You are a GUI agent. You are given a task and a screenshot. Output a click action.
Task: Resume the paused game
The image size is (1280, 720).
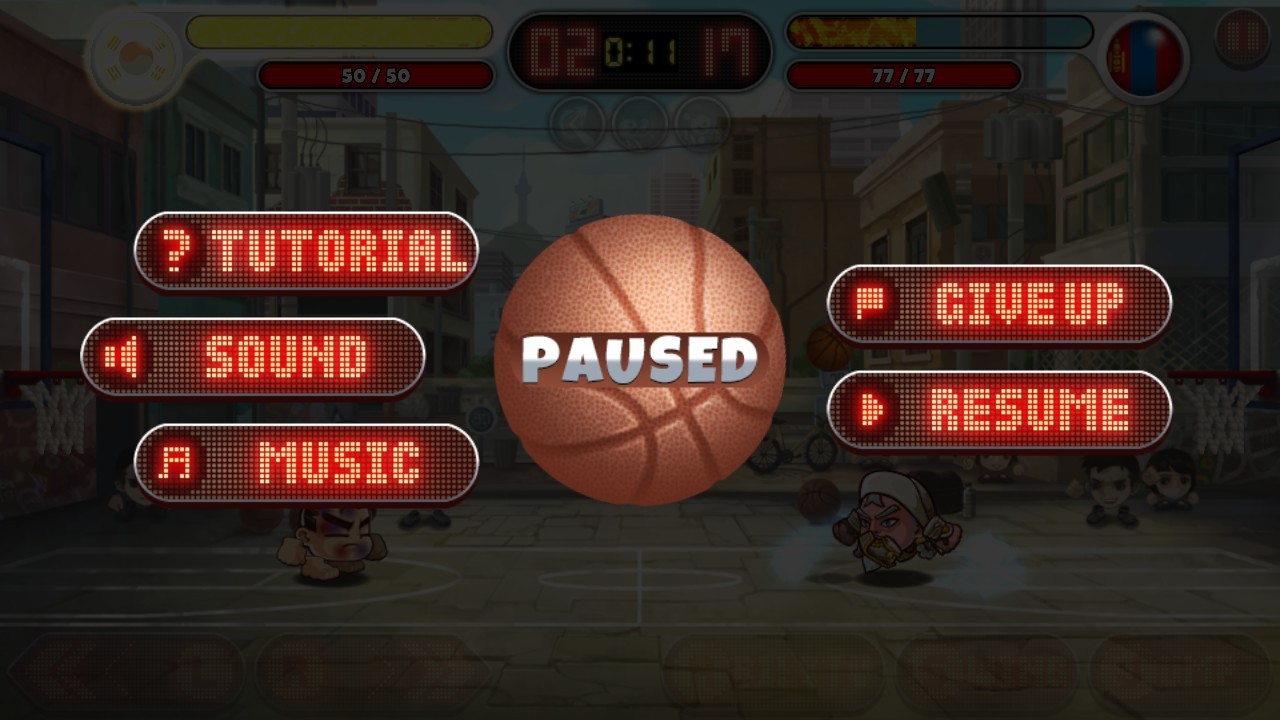(999, 410)
